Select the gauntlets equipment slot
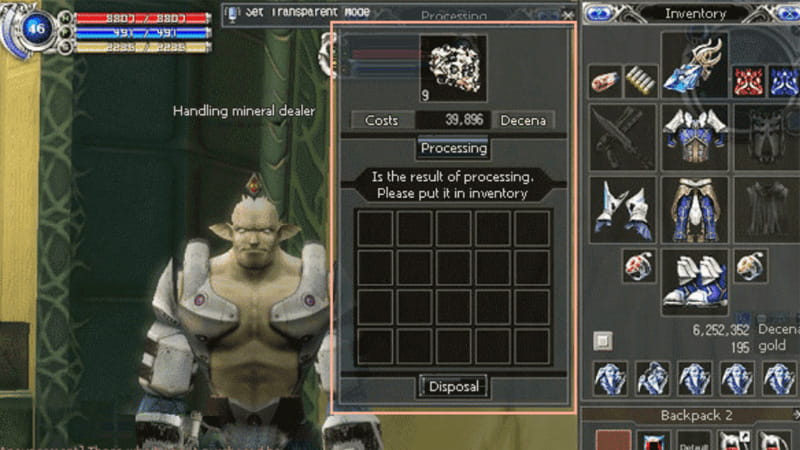The height and width of the screenshot is (450, 800). point(622,209)
